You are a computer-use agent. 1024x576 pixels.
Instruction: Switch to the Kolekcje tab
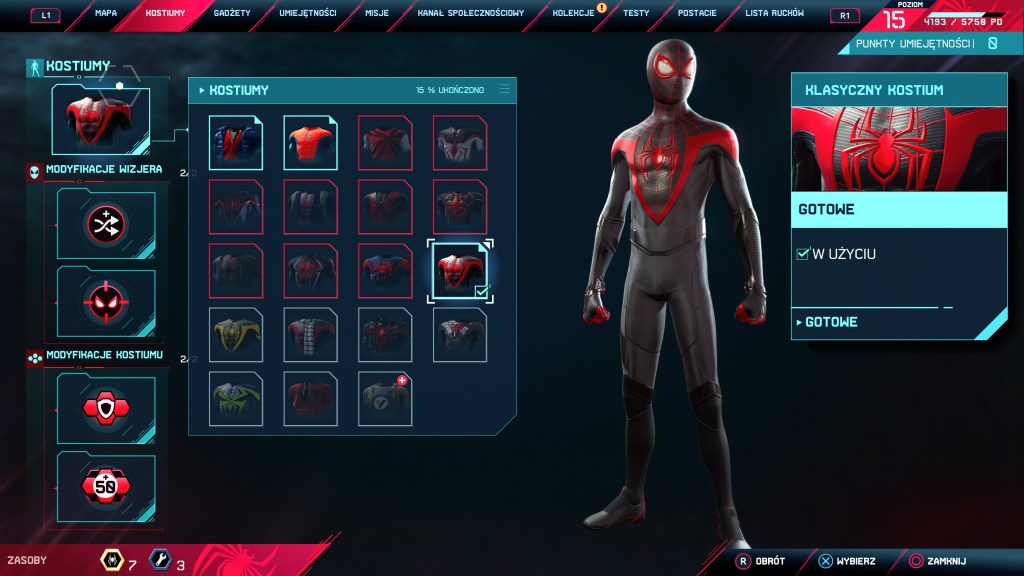[574, 14]
